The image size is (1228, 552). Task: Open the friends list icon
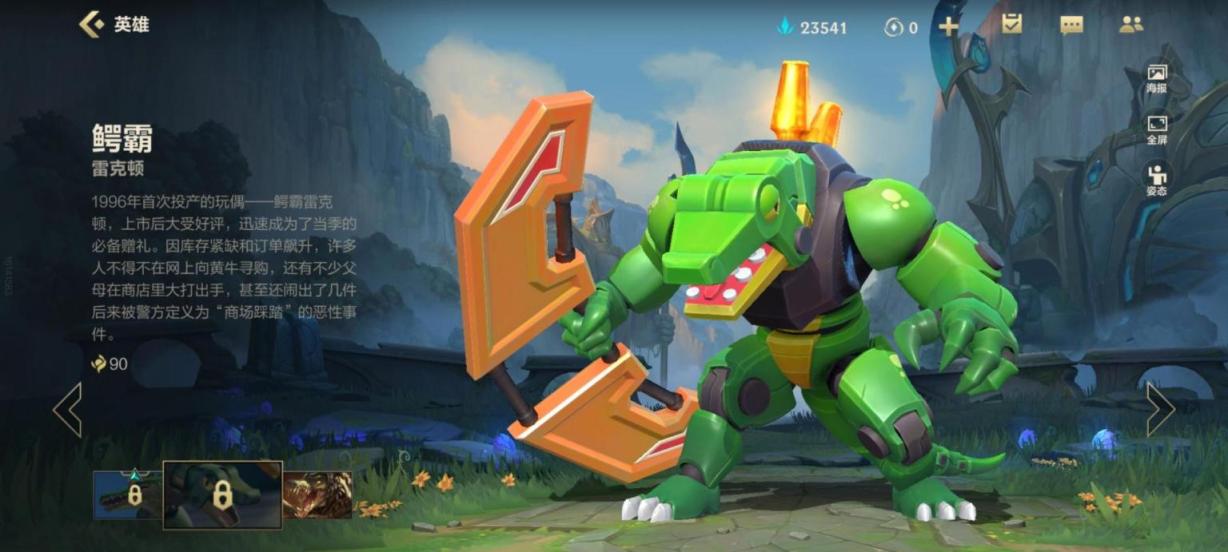coord(1131,25)
